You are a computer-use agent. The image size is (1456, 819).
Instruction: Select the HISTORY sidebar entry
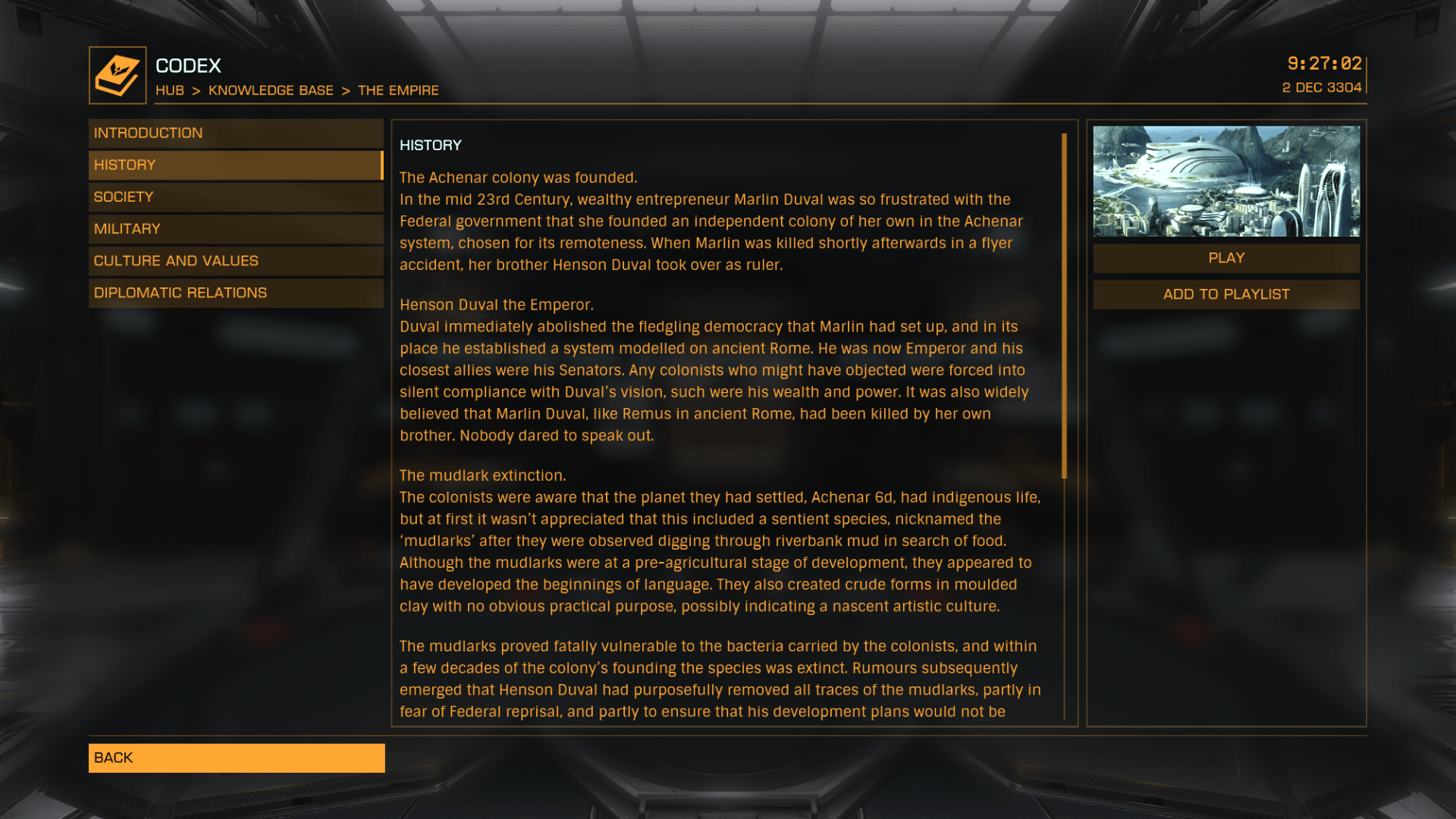click(x=235, y=164)
